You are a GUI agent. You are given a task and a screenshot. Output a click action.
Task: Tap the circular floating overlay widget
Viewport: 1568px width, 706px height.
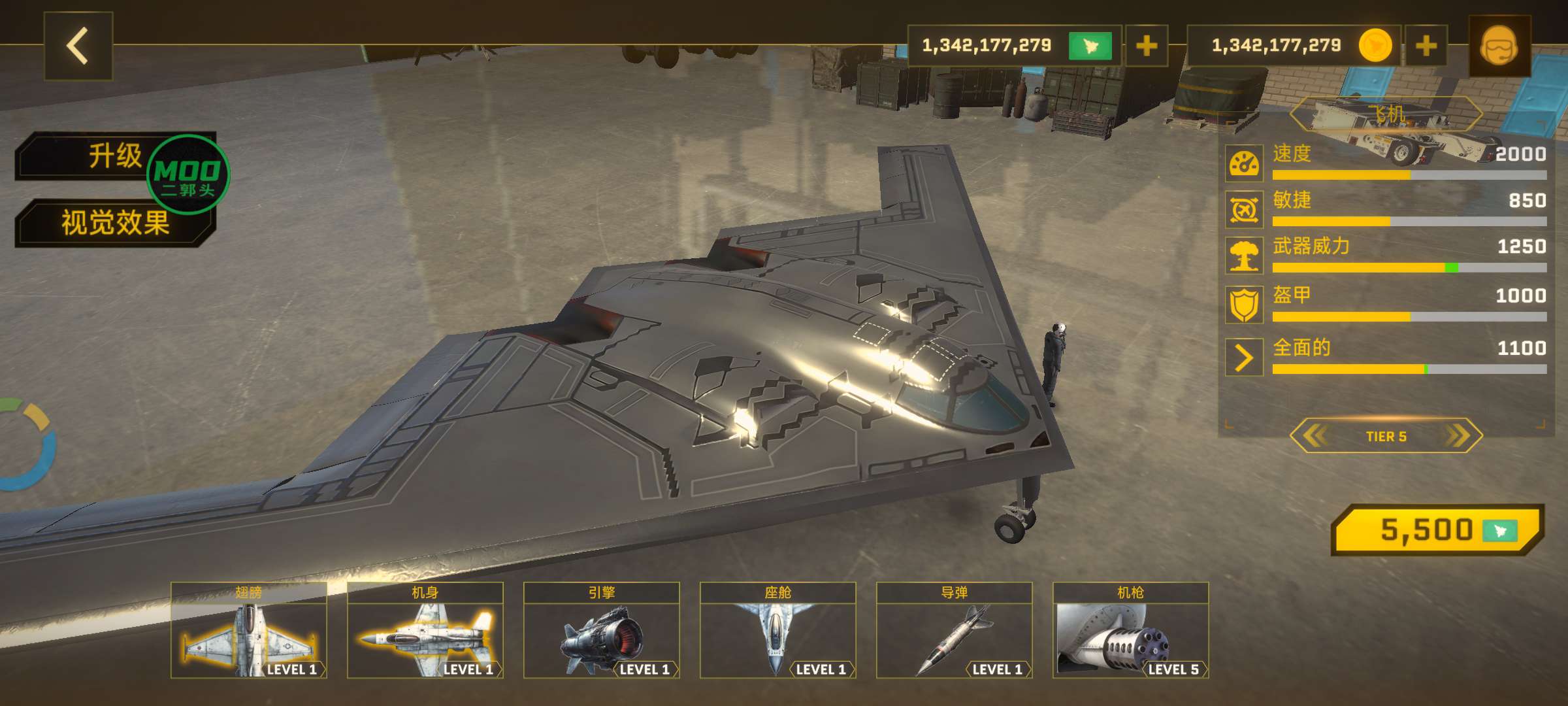[25, 445]
